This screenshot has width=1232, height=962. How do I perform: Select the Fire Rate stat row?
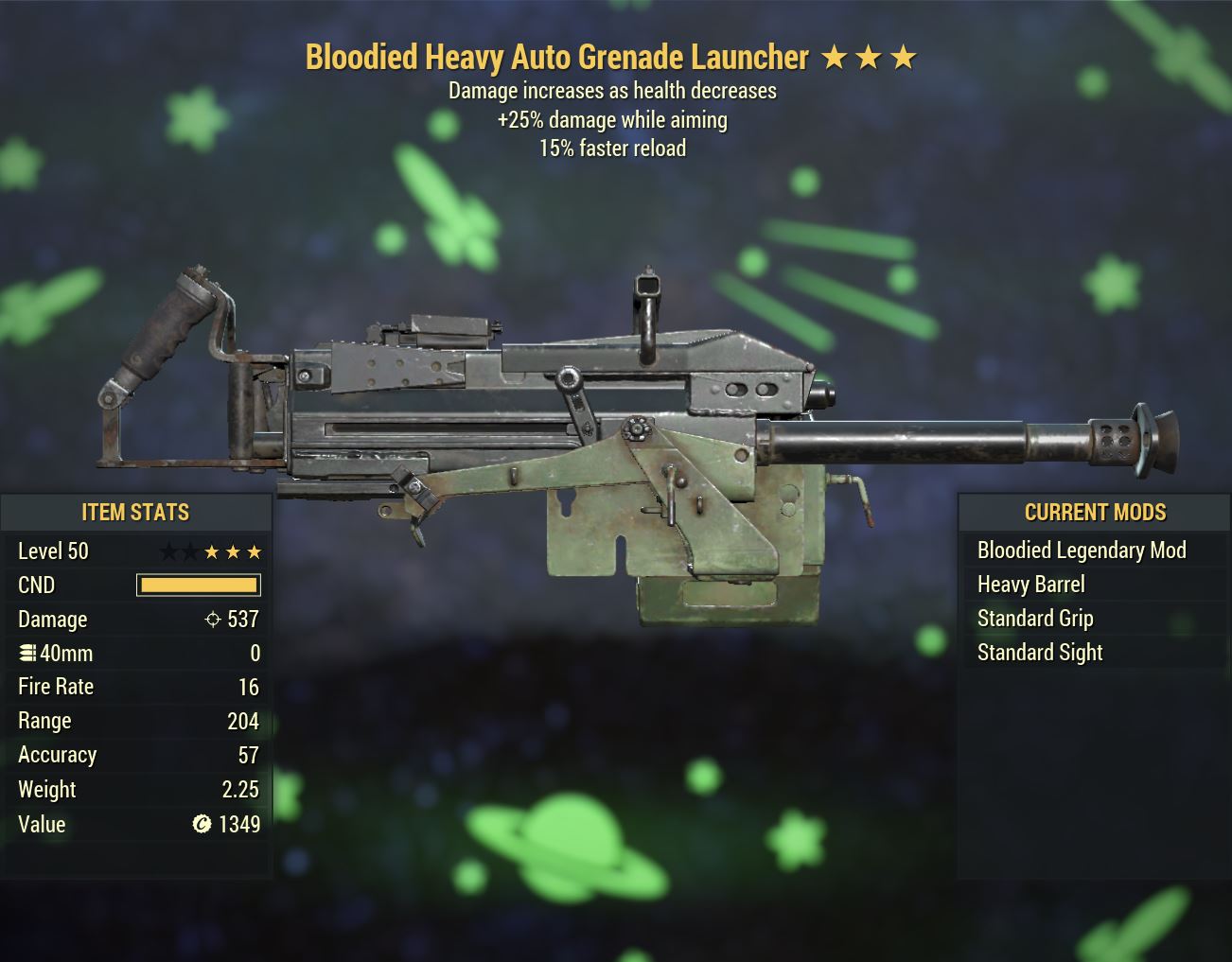[x=136, y=686]
